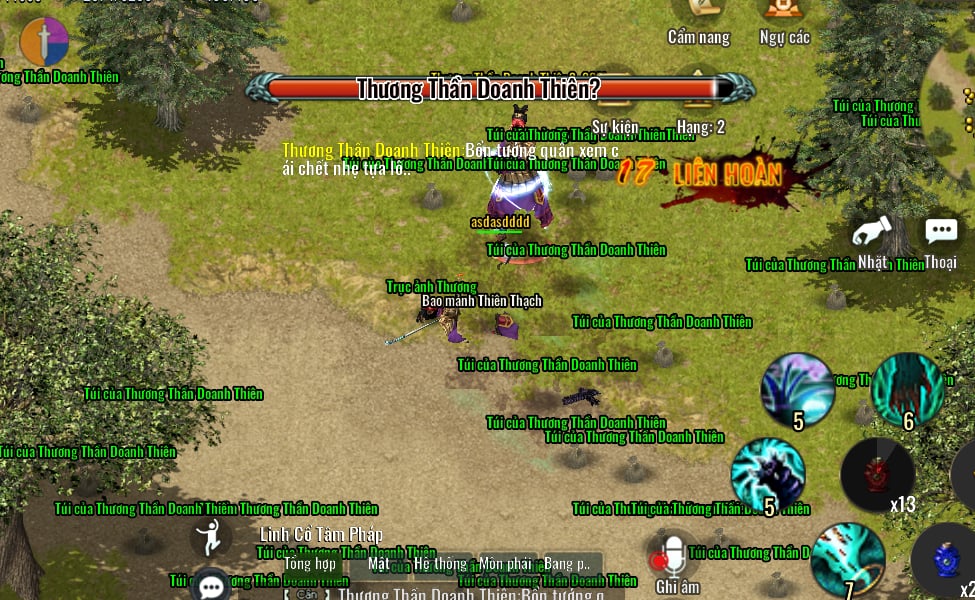Select the Hệ thống chat tab

[x=440, y=563]
